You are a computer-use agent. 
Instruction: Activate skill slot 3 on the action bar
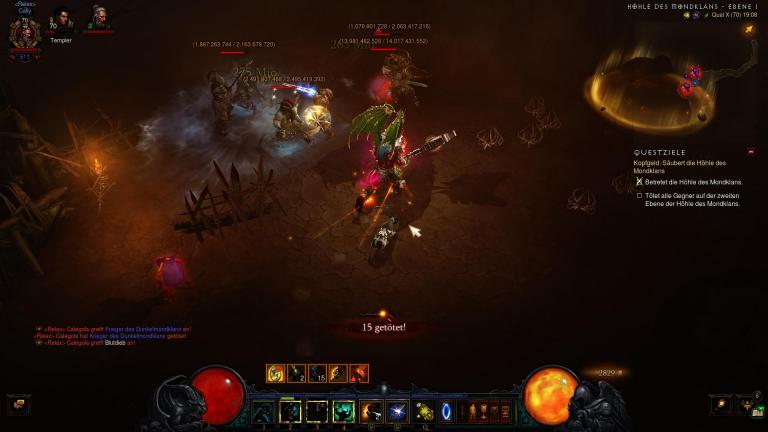coord(317,410)
